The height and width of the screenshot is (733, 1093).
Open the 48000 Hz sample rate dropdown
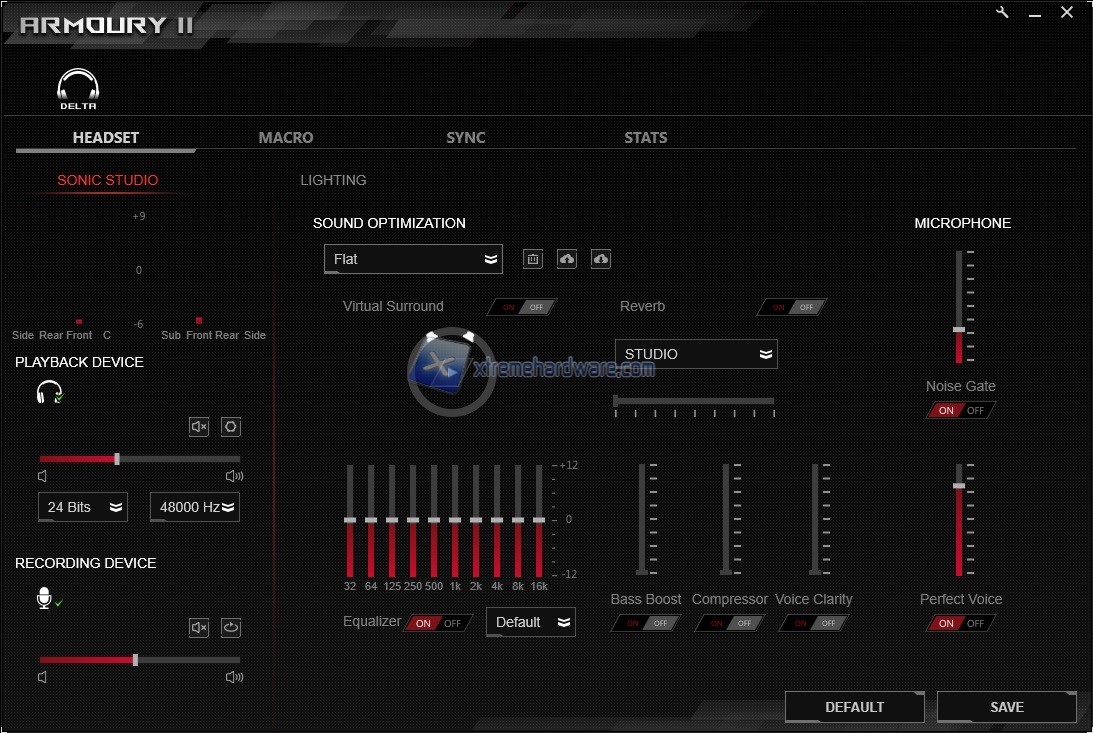click(x=195, y=507)
